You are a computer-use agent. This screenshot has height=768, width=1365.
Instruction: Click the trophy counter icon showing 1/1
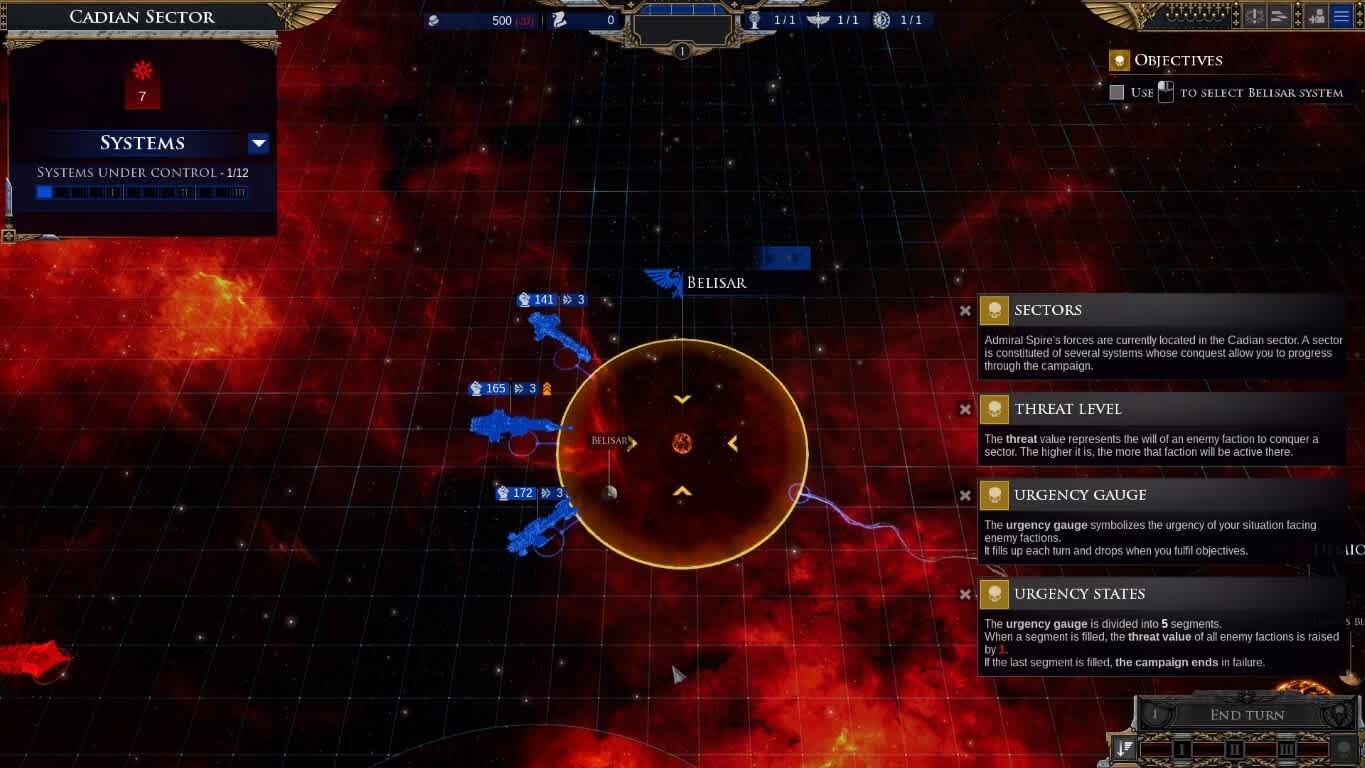click(754, 20)
